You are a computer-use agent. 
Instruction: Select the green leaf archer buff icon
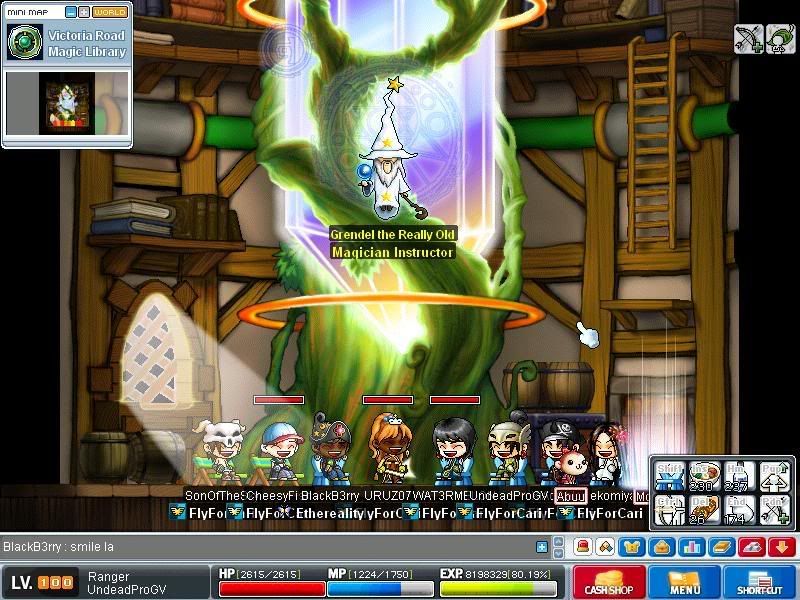tap(781, 39)
